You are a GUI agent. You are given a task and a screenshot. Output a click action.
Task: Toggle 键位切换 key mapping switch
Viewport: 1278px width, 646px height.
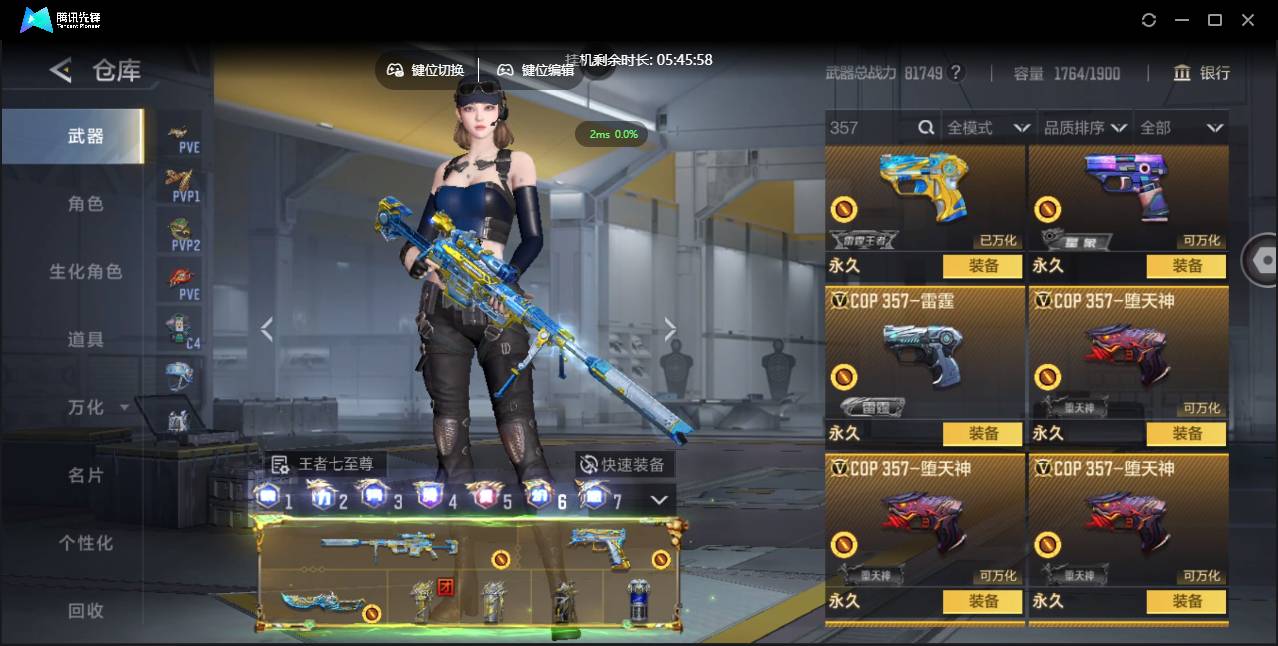(426, 70)
